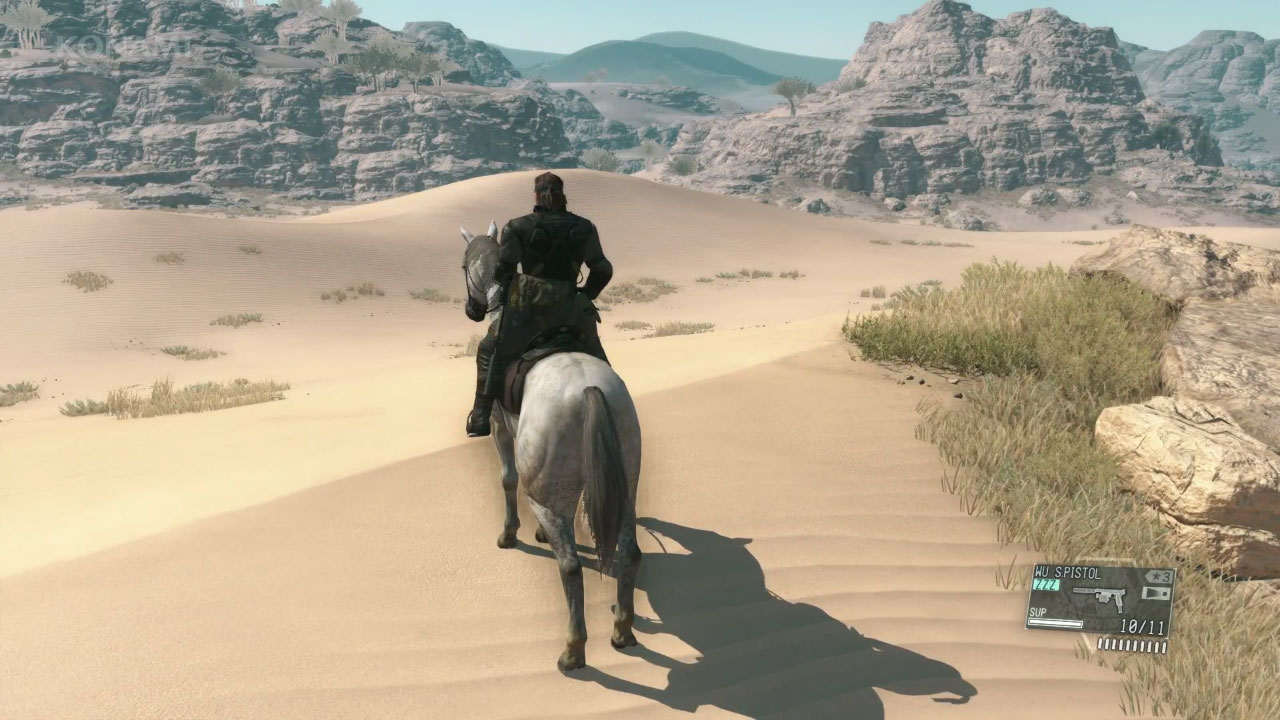Click the 10/11 ammo counter
Image resolution: width=1280 pixels, height=720 pixels.
(x=1142, y=625)
